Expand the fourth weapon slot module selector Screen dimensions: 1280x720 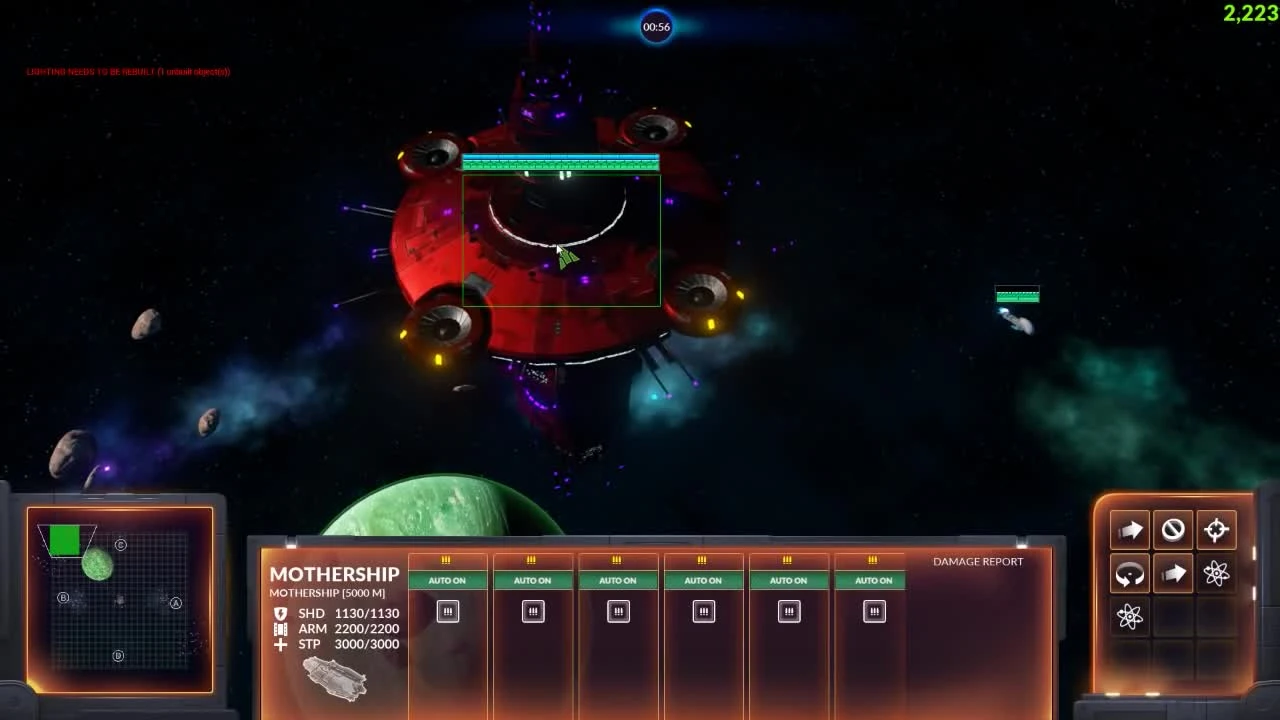pyautogui.click(x=703, y=611)
